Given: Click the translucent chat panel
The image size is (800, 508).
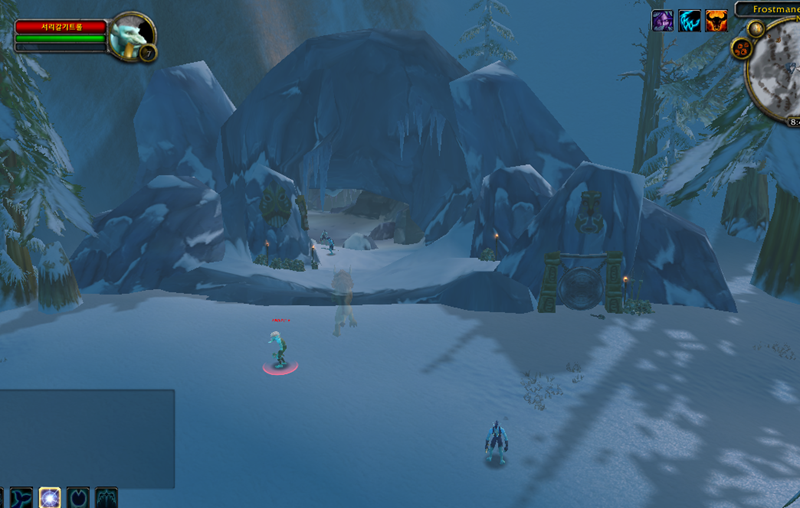Looking at the screenshot, I should tap(87, 438).
